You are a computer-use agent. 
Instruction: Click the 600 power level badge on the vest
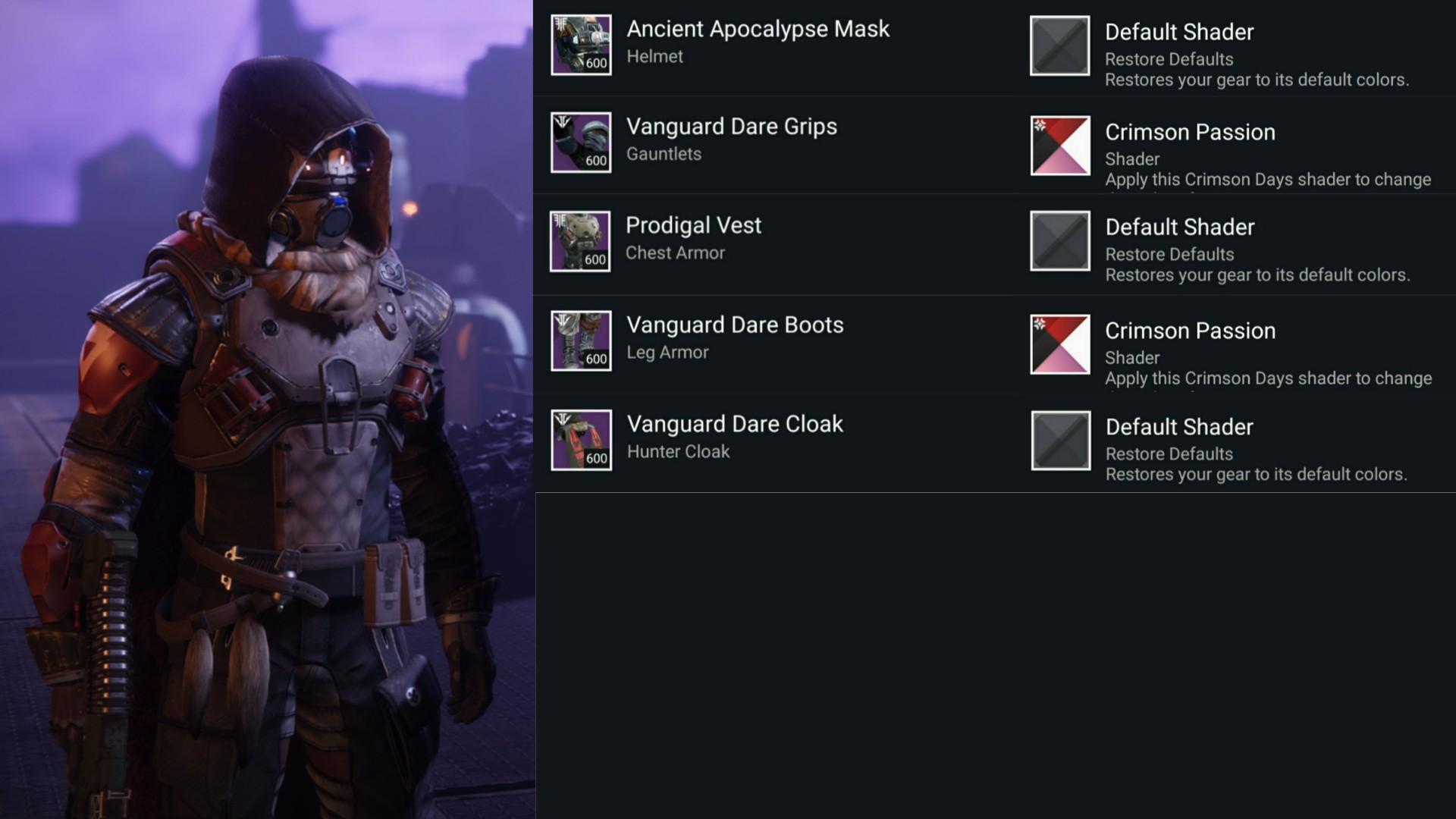click(596, 260)
